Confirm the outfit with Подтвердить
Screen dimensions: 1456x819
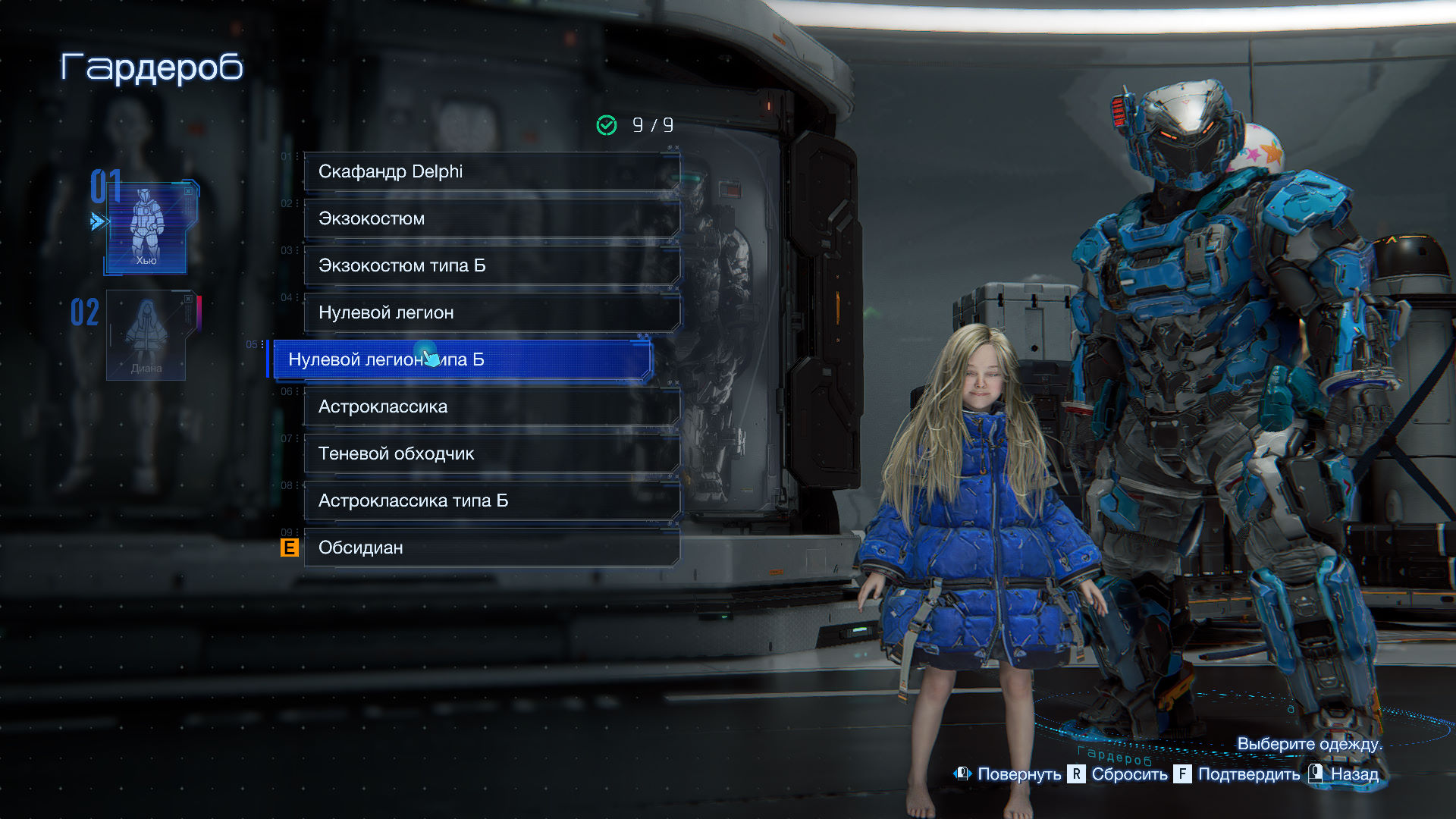click(1238, 774)
